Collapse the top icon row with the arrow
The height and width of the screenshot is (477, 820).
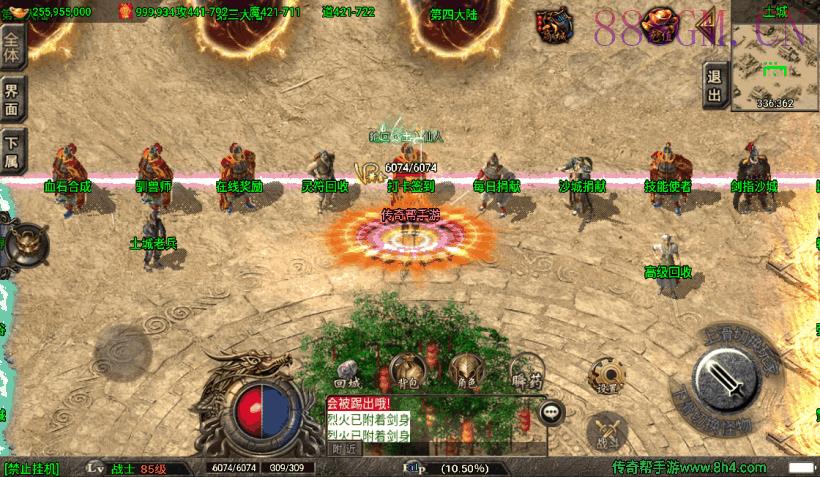(706, 21)
